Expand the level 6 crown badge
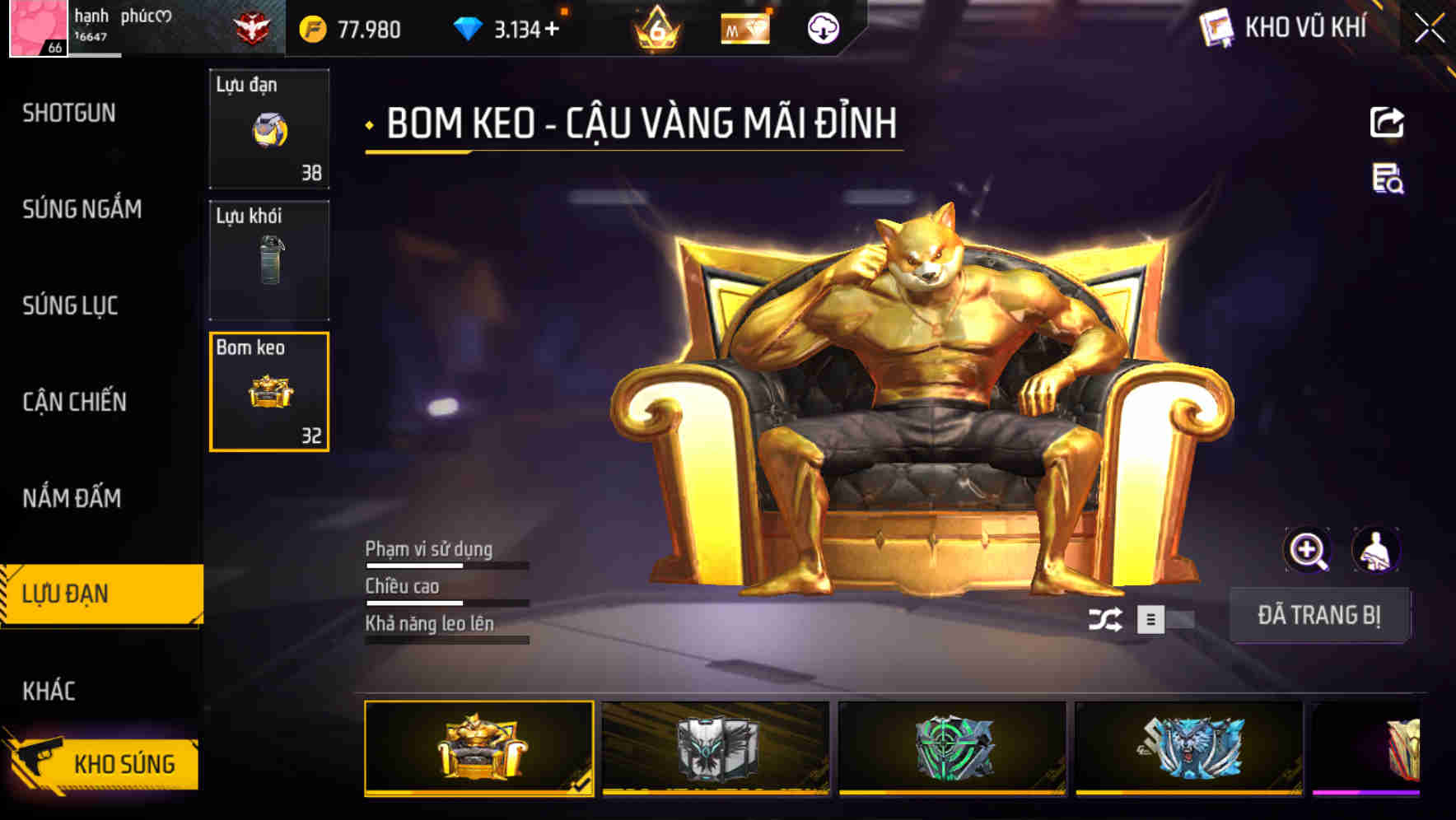This screenshot has width=1456, height=820. (x=655, y=27)
